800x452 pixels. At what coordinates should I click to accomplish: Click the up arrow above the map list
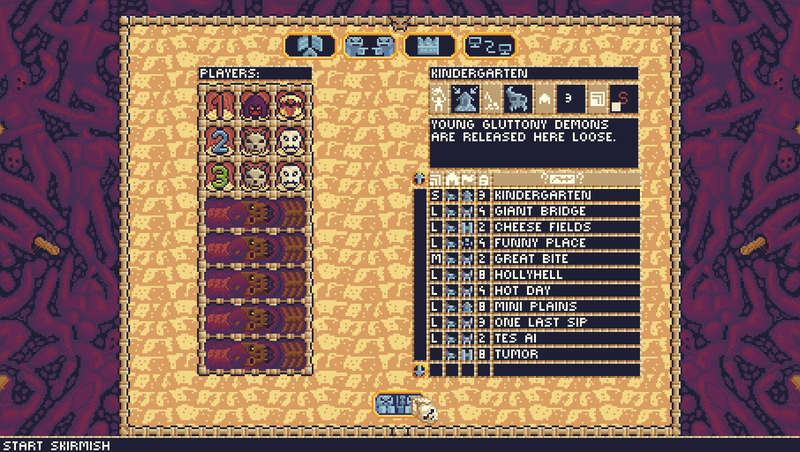tap(420, 178)
